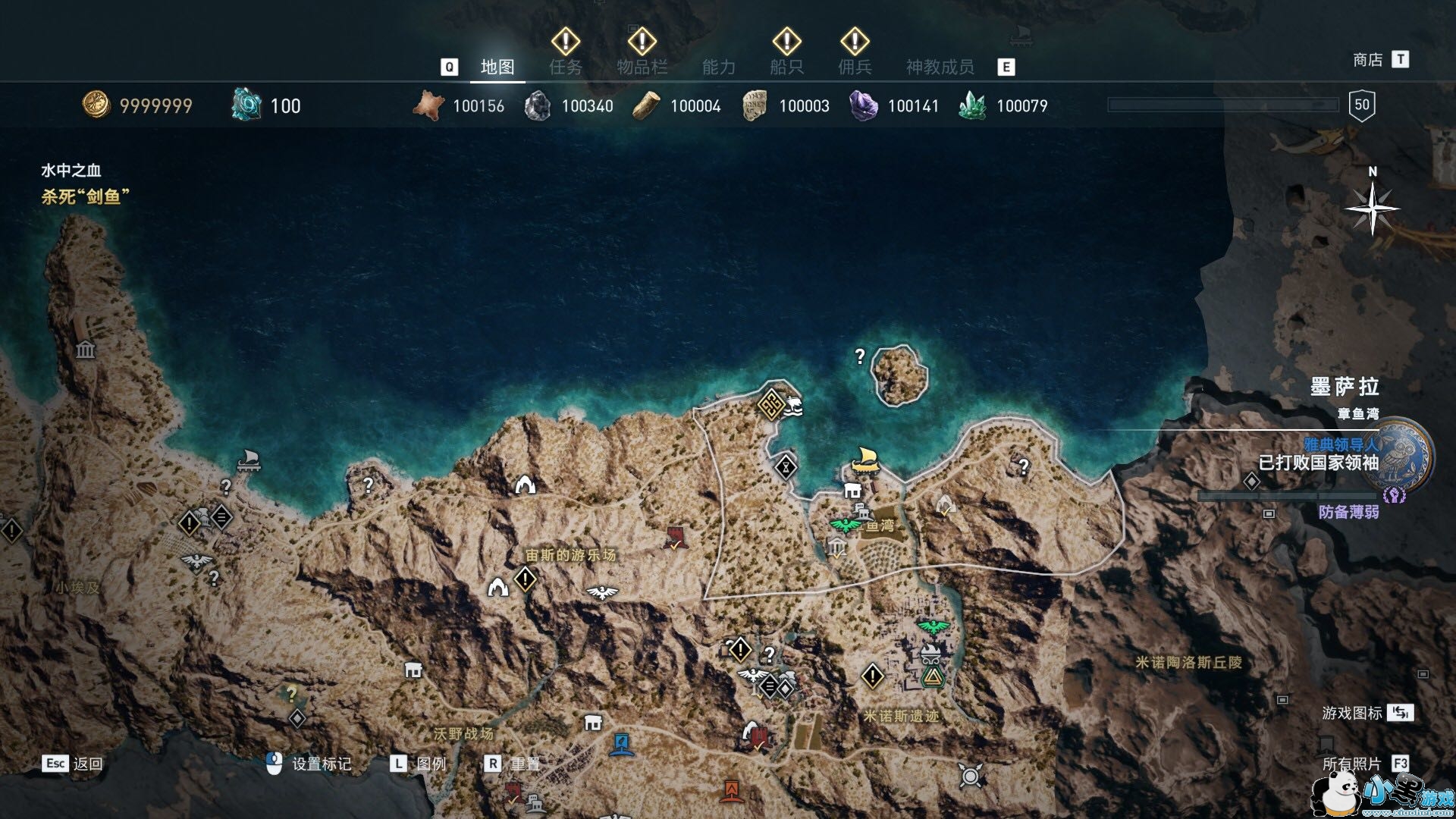This screenshot has width=1456, height=819.
Task: Show the 神教成员 cultists tab
Action: click(940, 67)
